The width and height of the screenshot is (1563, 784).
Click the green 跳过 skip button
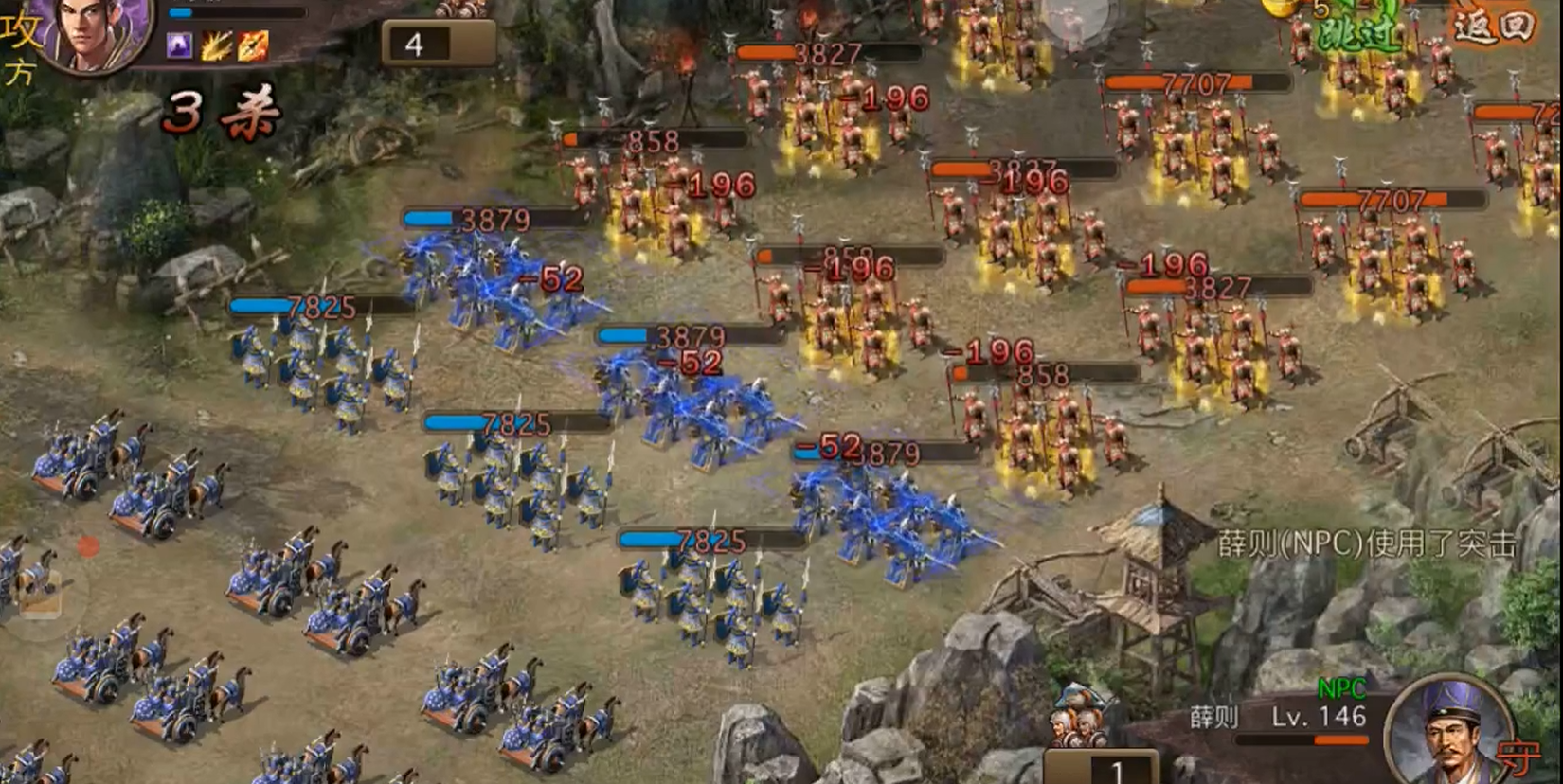point(1360,34)
